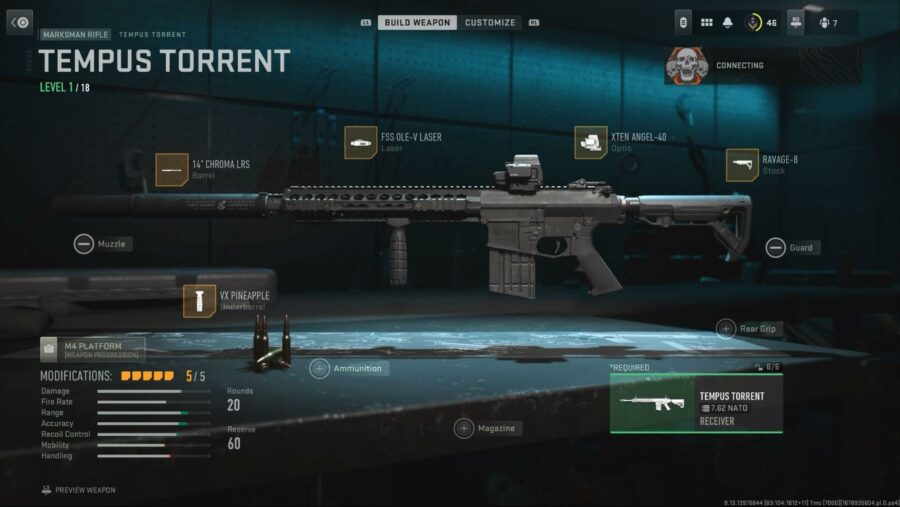Add an Ammunition attachment
The width and height of the screenshot is (900, 507).
(320, 368)
